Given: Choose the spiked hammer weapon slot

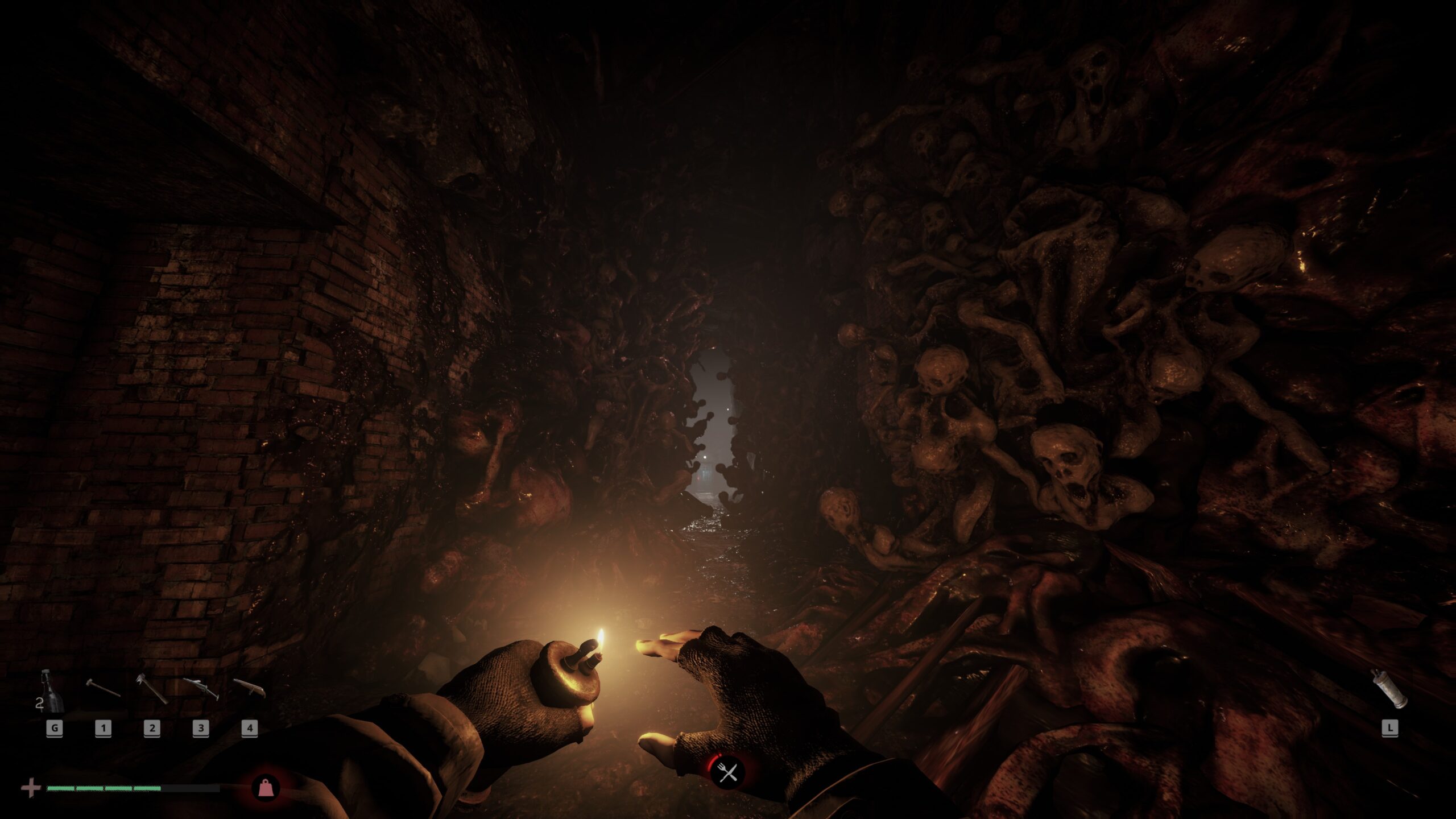Looking at the screenshot, I should (151, 688).
